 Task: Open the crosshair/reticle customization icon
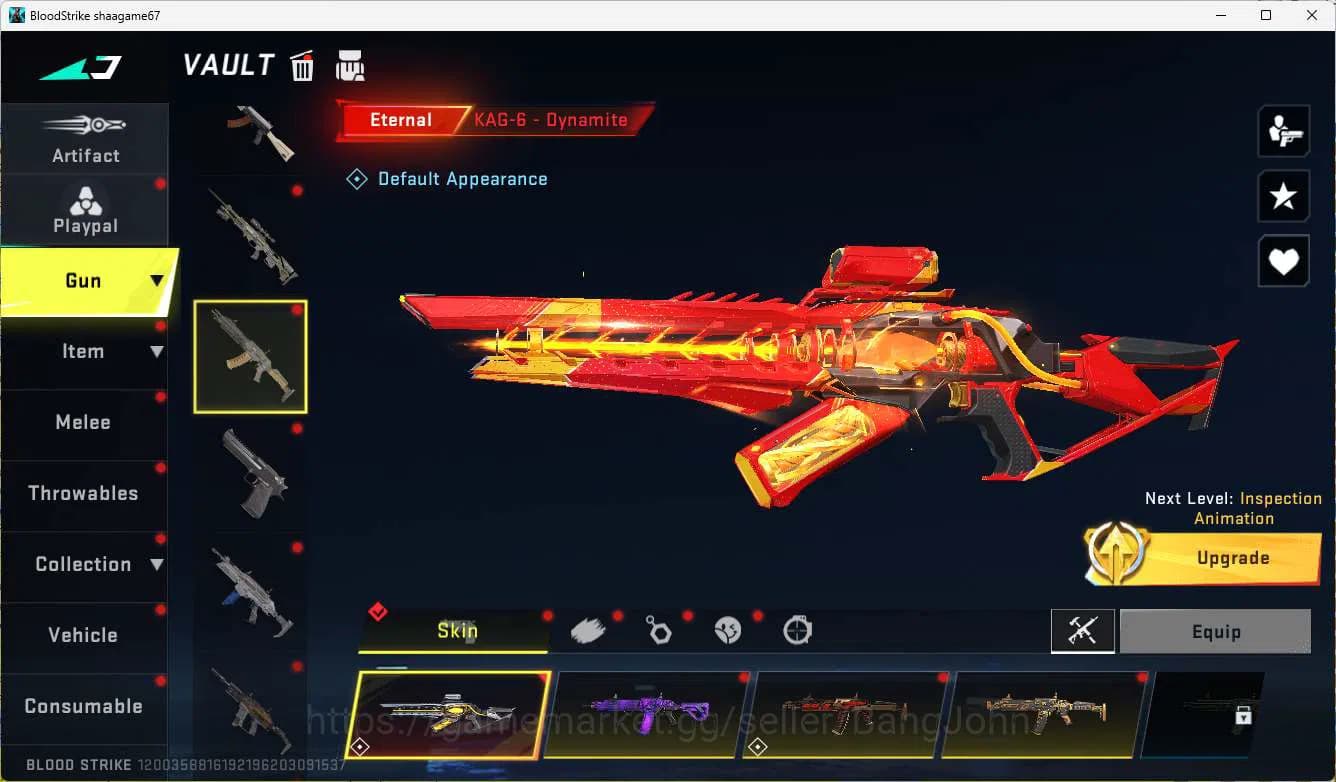tap(797, 629)
